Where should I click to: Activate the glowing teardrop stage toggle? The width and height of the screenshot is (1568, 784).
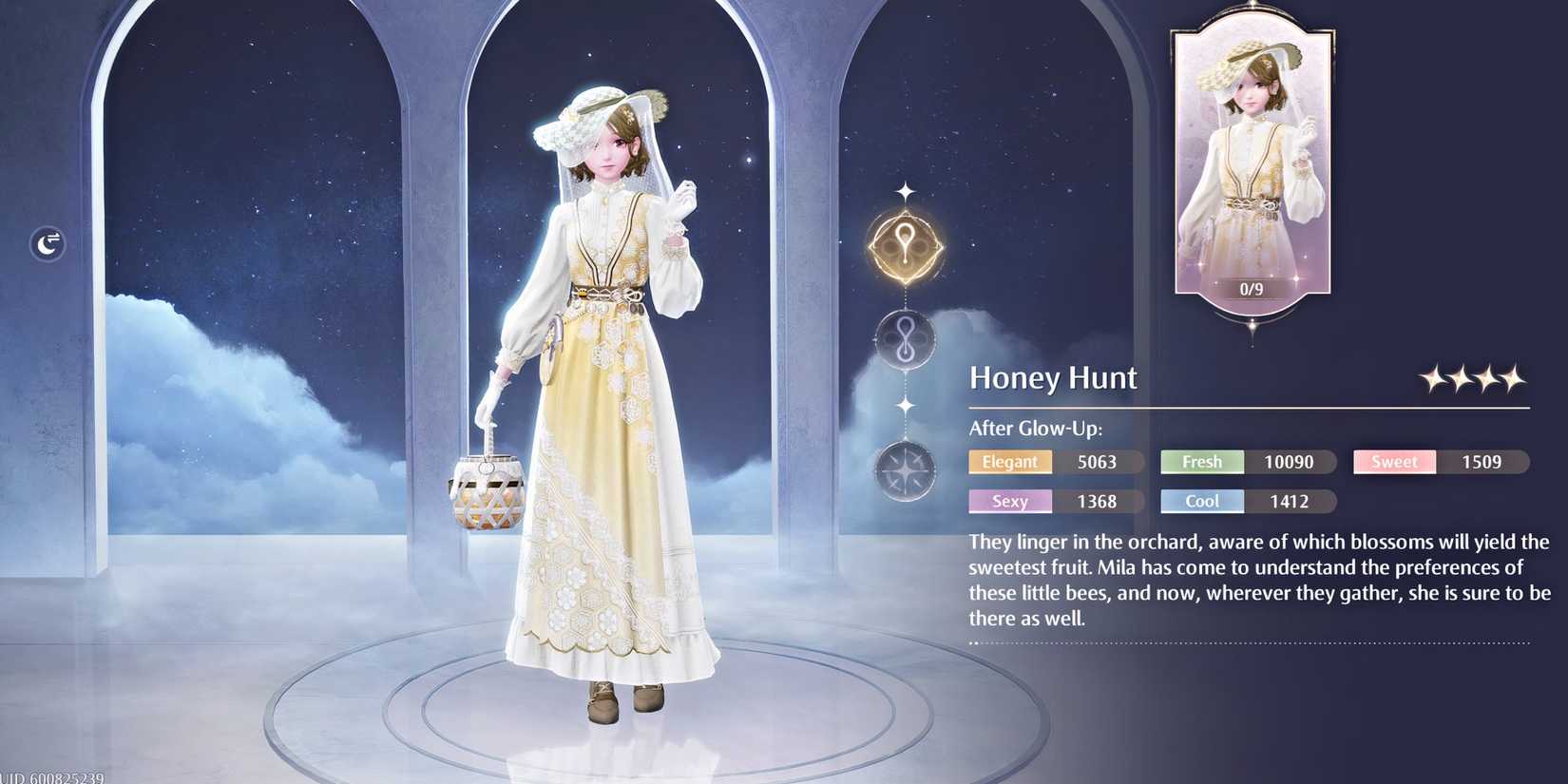tap(904, 245)
